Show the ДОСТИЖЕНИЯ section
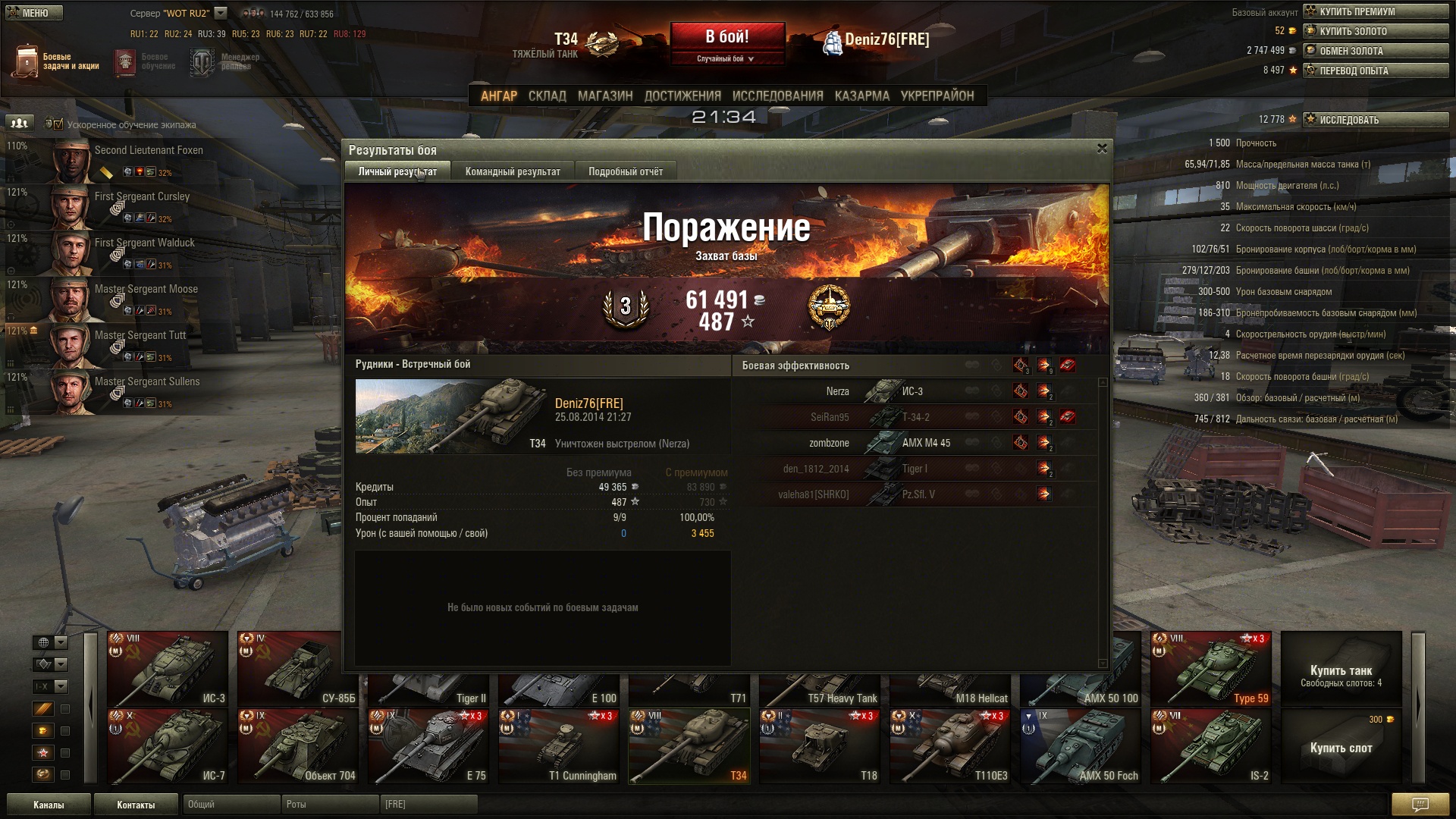This screenshot has height=819, width=1456. tap(682, 96)
